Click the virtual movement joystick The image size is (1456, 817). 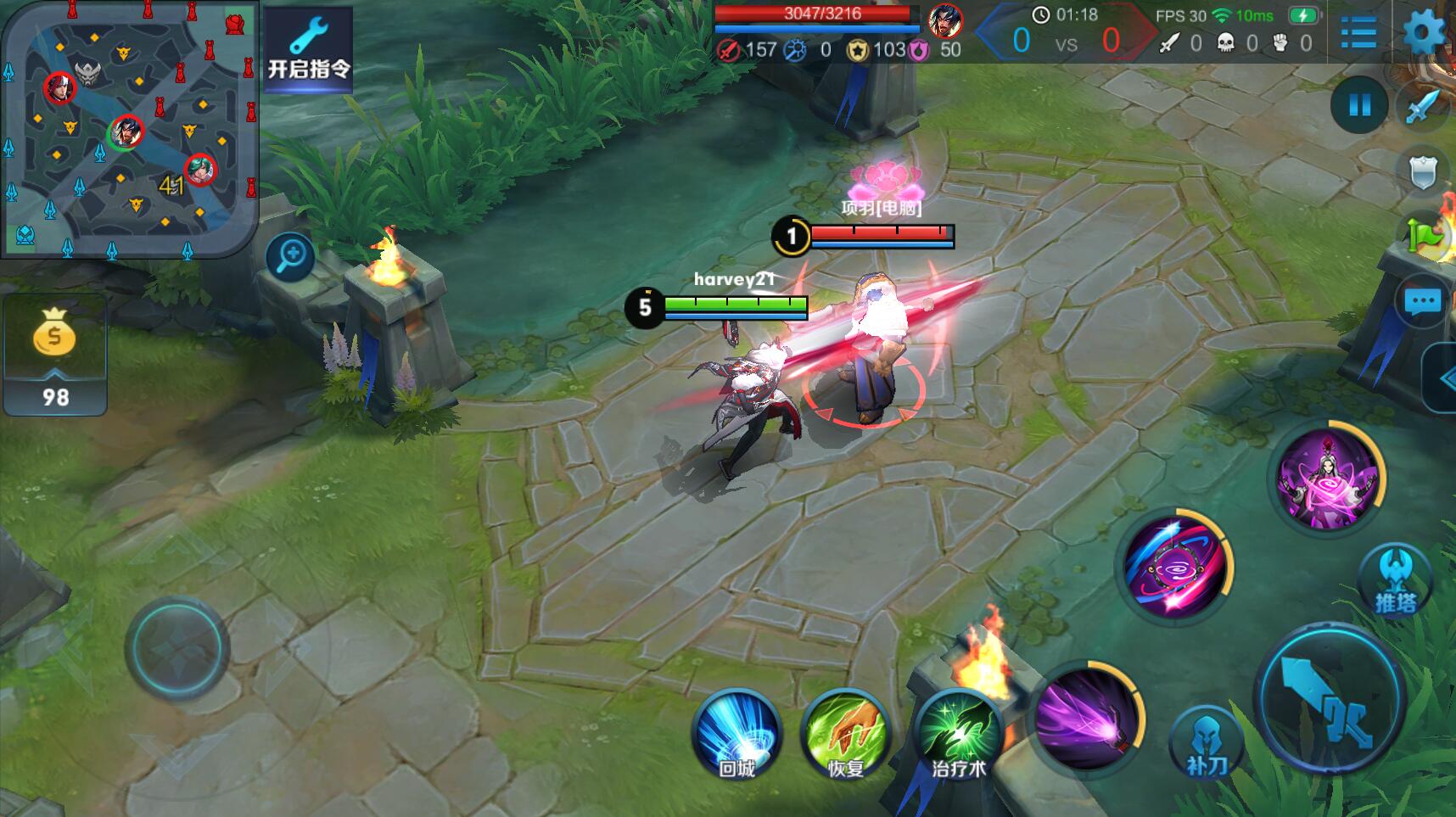point(177,647)
